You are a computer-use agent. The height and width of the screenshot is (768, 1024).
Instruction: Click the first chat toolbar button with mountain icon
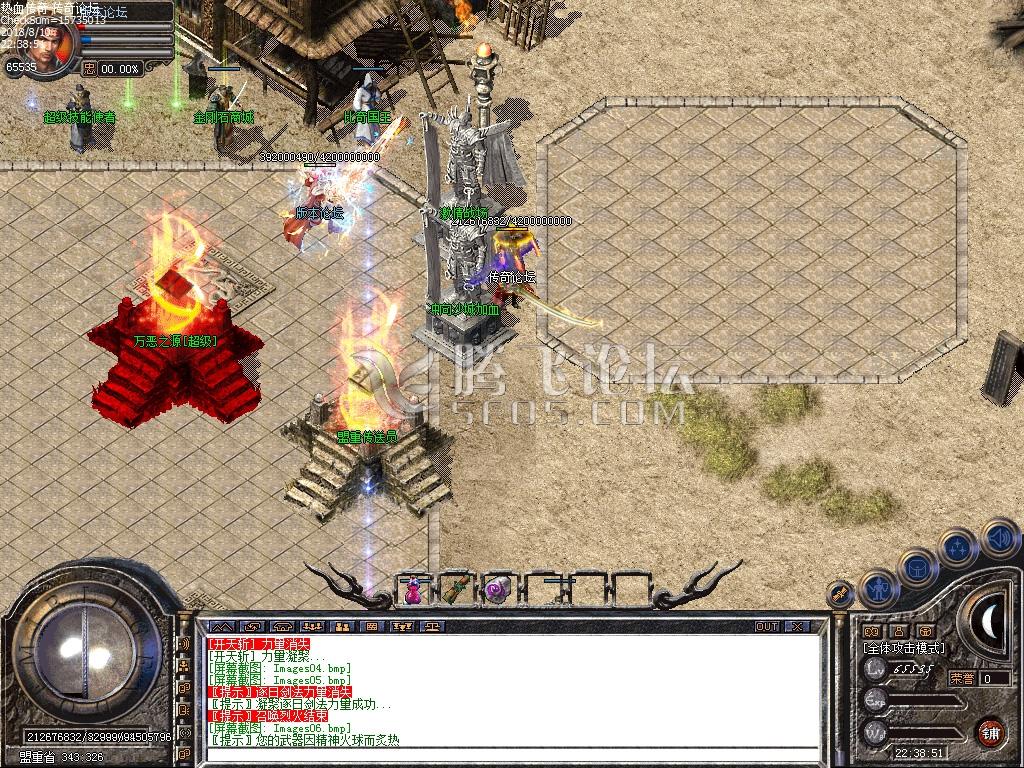tap(217, 627)
